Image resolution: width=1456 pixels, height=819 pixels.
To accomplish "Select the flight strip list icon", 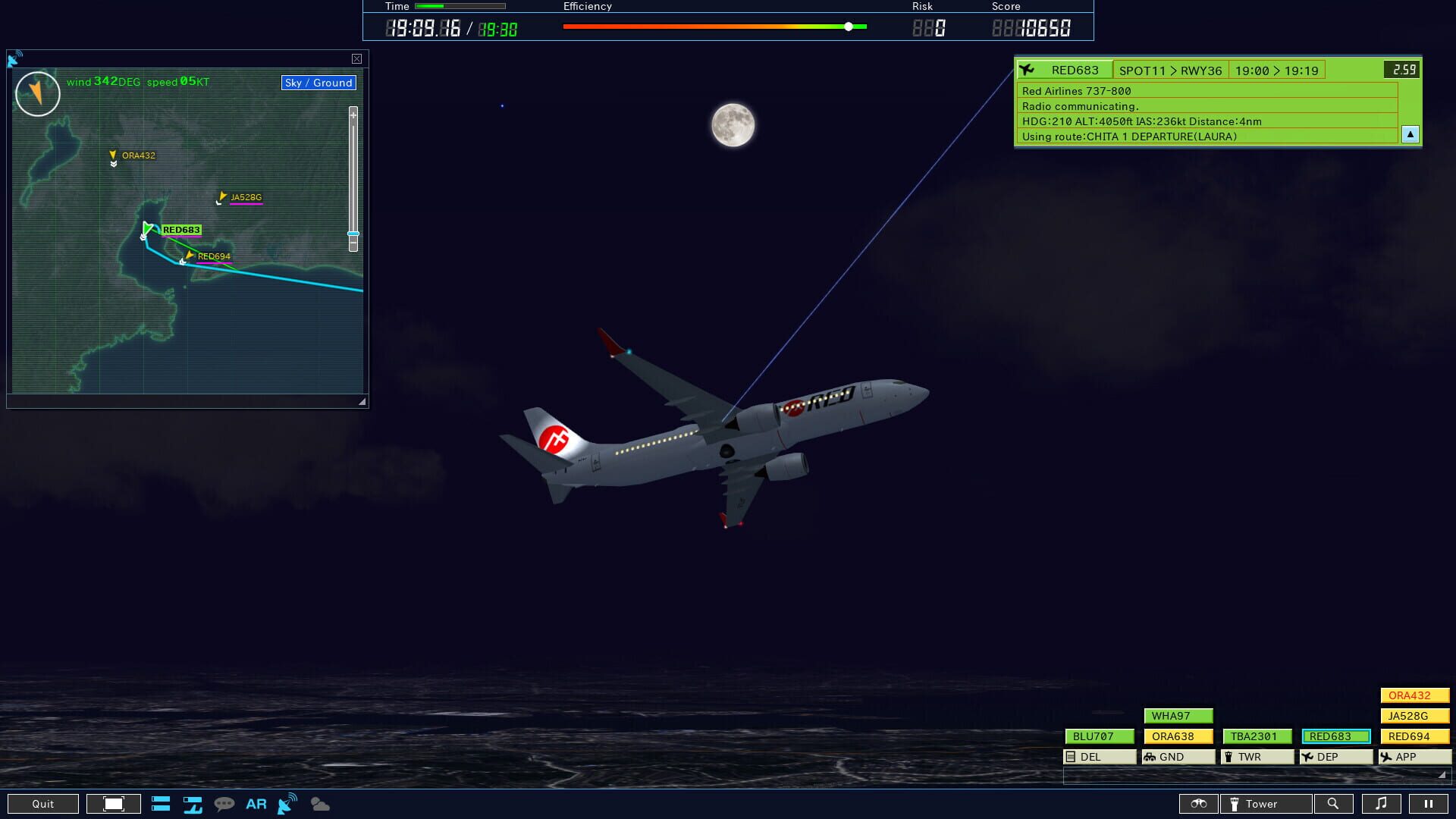I will point(162,804).
